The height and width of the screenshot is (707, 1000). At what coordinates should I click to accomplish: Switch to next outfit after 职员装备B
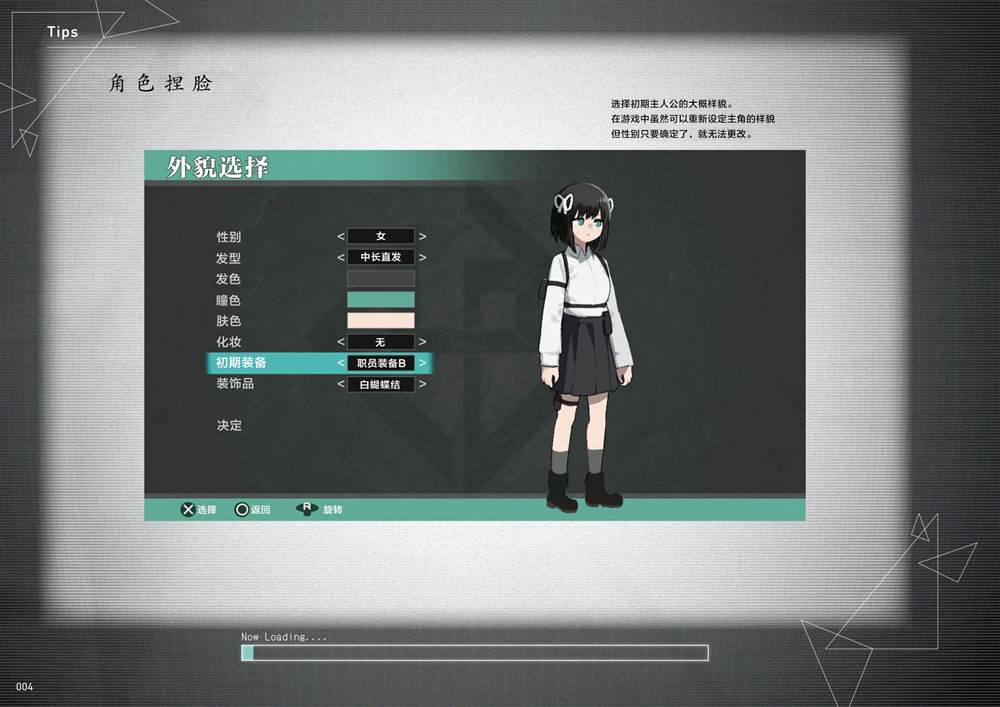tap(422, 363)
